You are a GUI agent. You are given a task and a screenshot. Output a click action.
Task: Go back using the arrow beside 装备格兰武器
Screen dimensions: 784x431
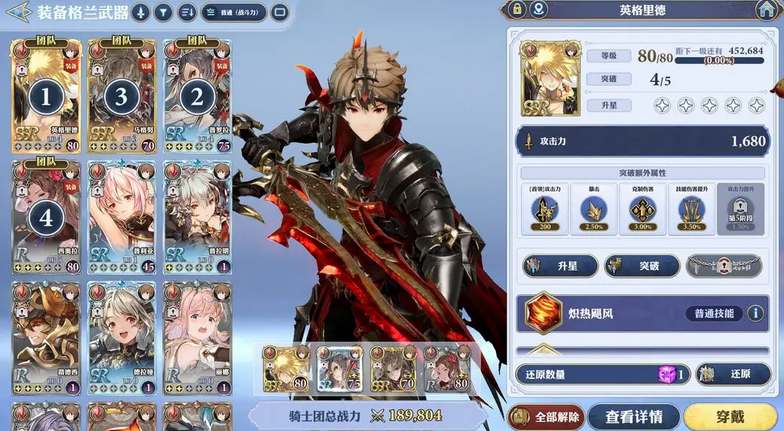[x=19, y=12]
